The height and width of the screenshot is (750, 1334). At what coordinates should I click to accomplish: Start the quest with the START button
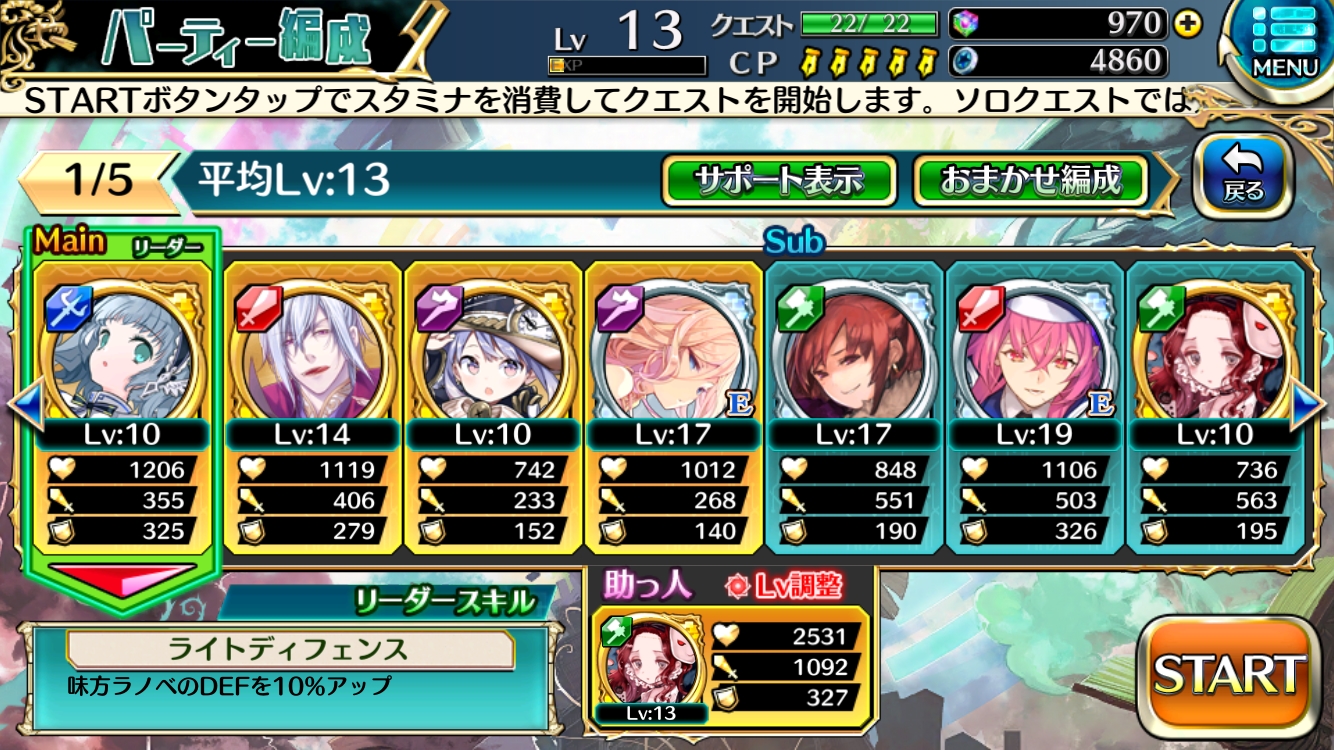point(1229,675)
